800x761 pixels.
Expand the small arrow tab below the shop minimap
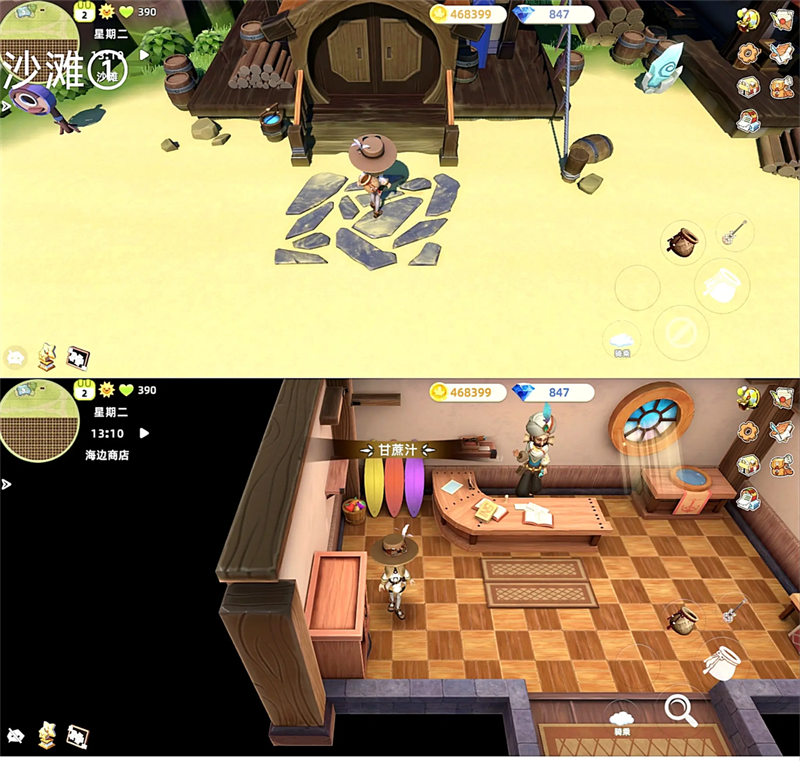coord(8,484)
